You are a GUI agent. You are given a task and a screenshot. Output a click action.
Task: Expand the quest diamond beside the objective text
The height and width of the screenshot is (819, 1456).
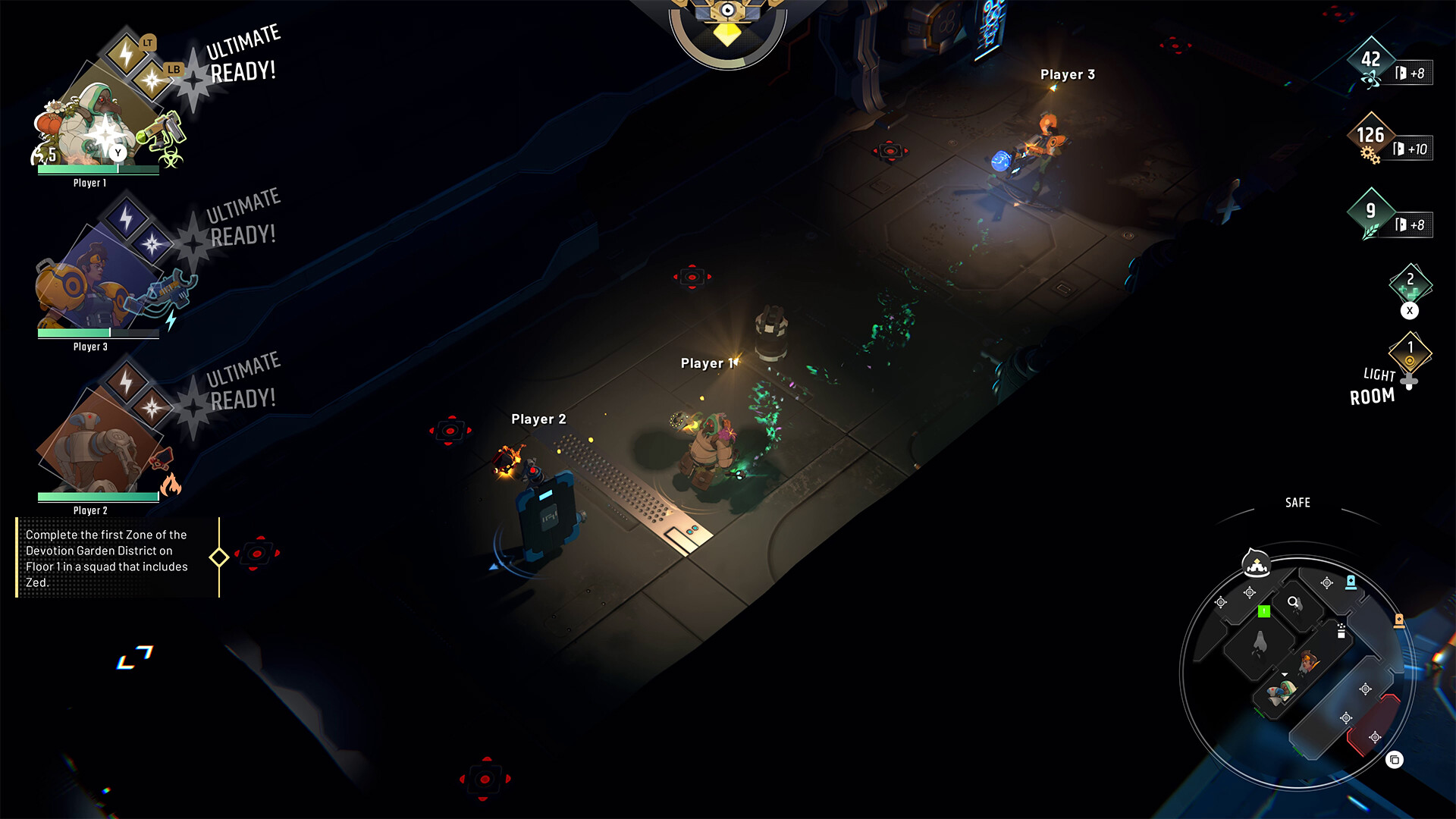point(221,559)
